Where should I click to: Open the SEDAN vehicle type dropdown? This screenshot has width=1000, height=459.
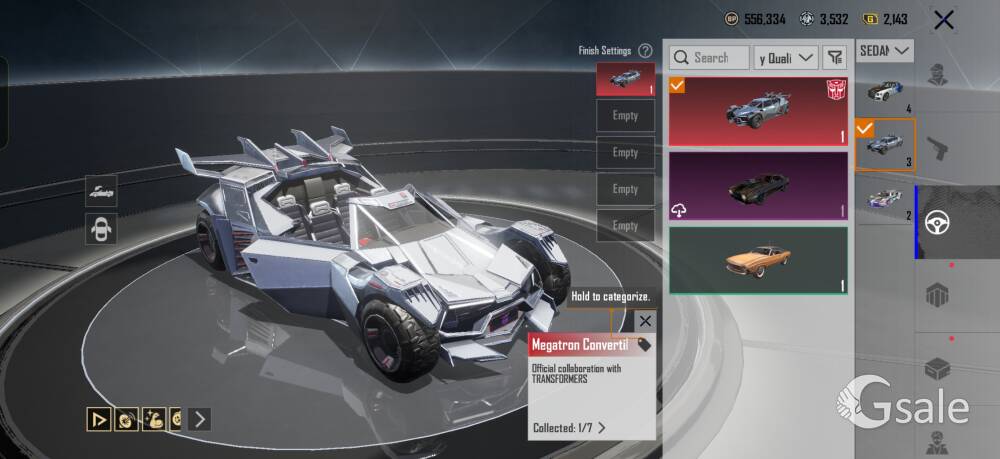(x=886, y=50)
